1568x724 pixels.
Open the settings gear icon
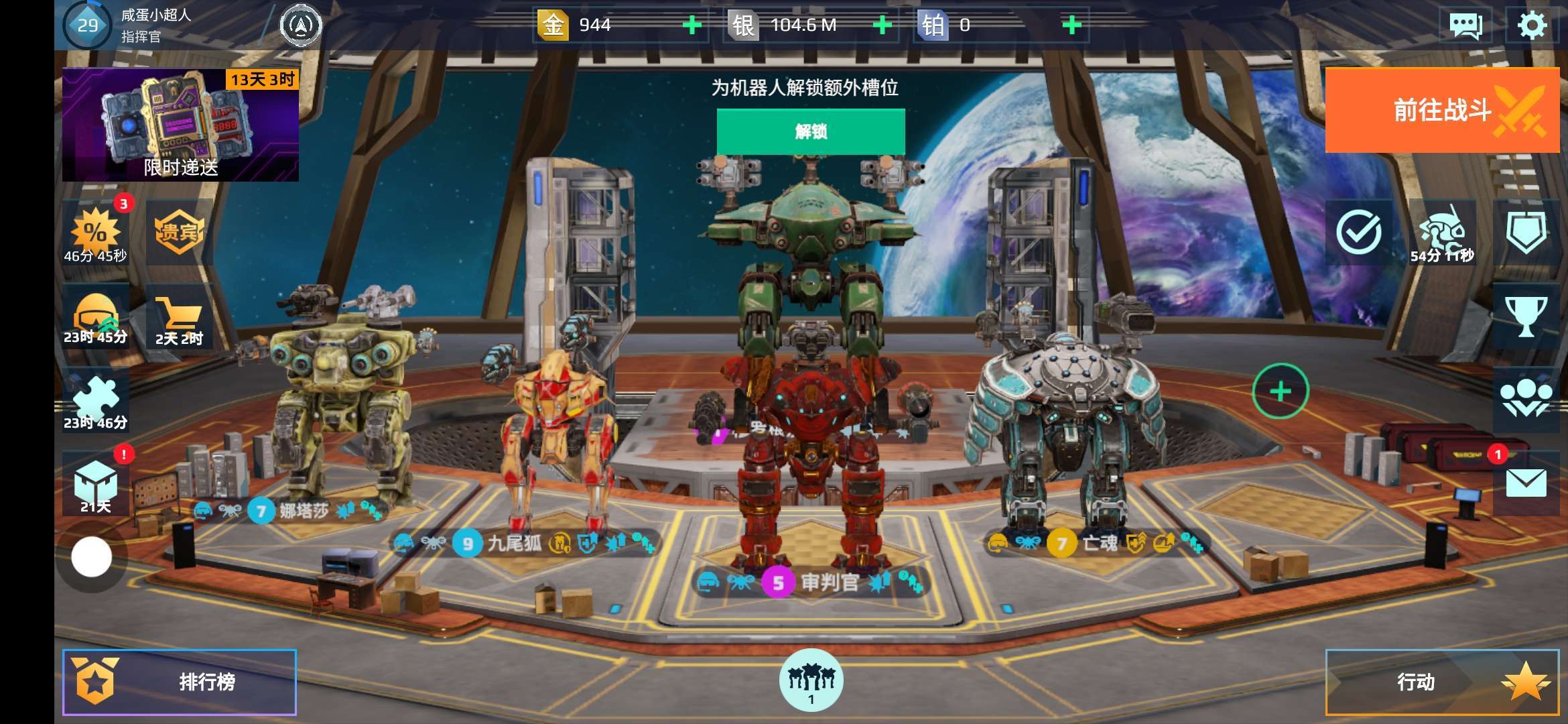coord(1531,25)
